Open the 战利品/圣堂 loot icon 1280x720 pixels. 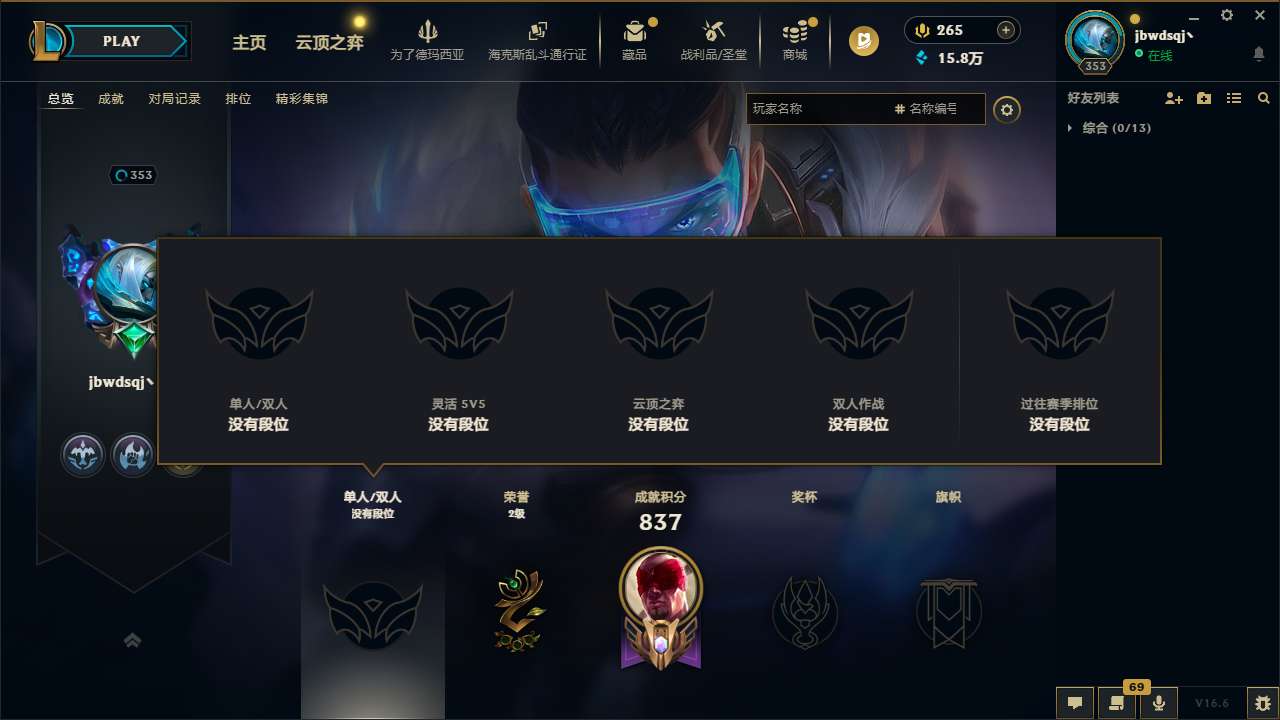(714, 40)
